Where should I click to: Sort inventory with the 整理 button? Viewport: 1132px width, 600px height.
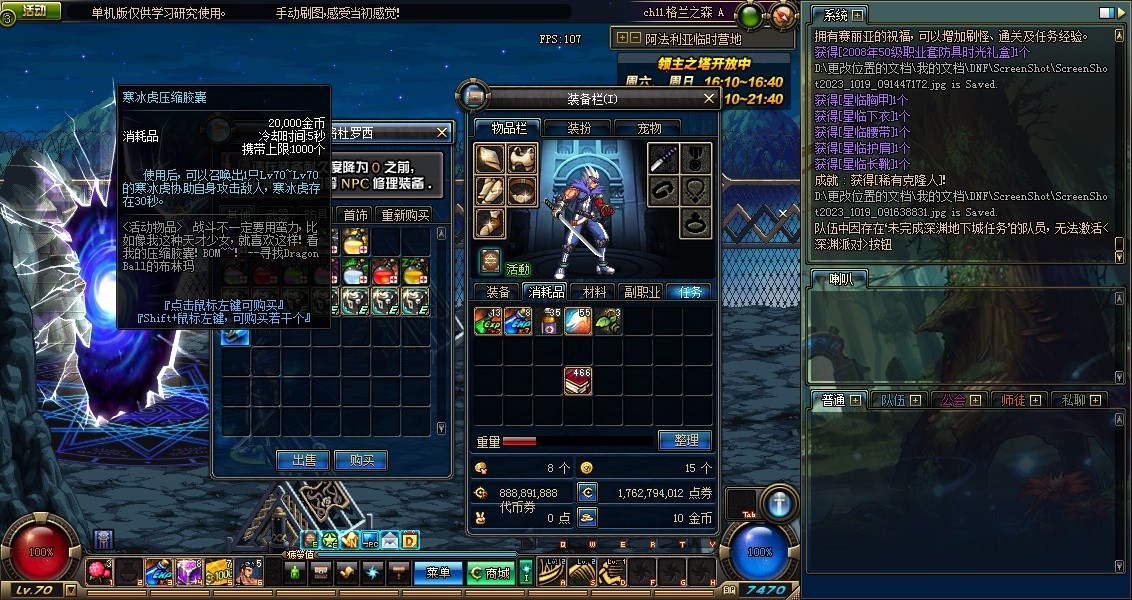coord(685,440)
